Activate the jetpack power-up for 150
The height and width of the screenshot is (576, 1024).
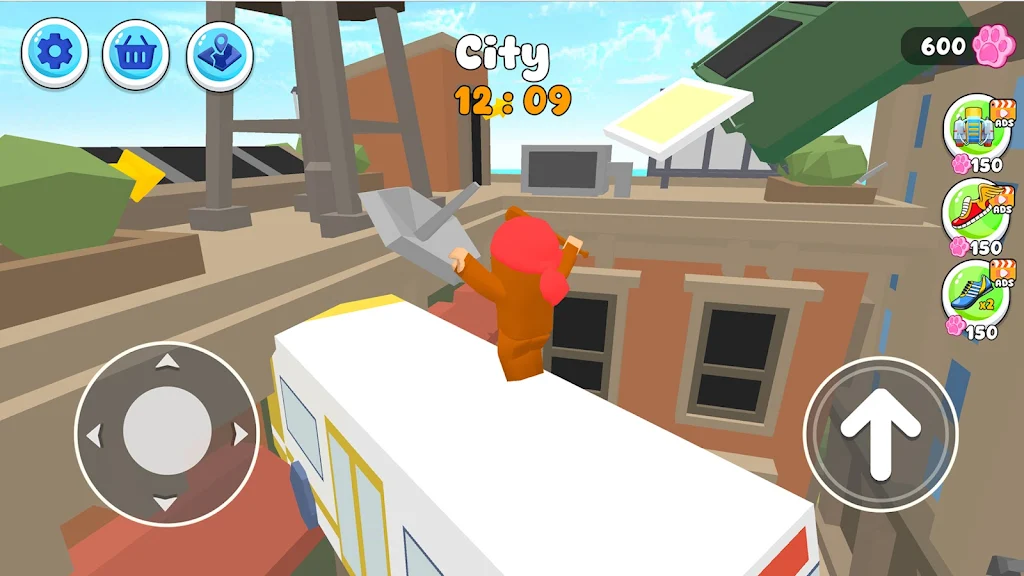click(x=975, y=126)
